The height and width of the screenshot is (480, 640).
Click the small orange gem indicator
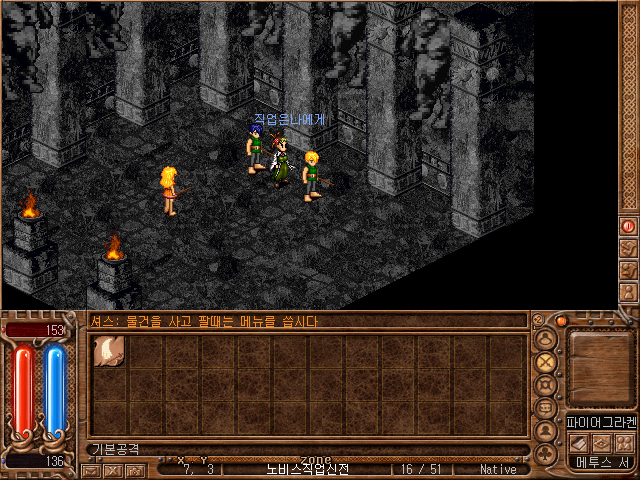pos(562,321)
